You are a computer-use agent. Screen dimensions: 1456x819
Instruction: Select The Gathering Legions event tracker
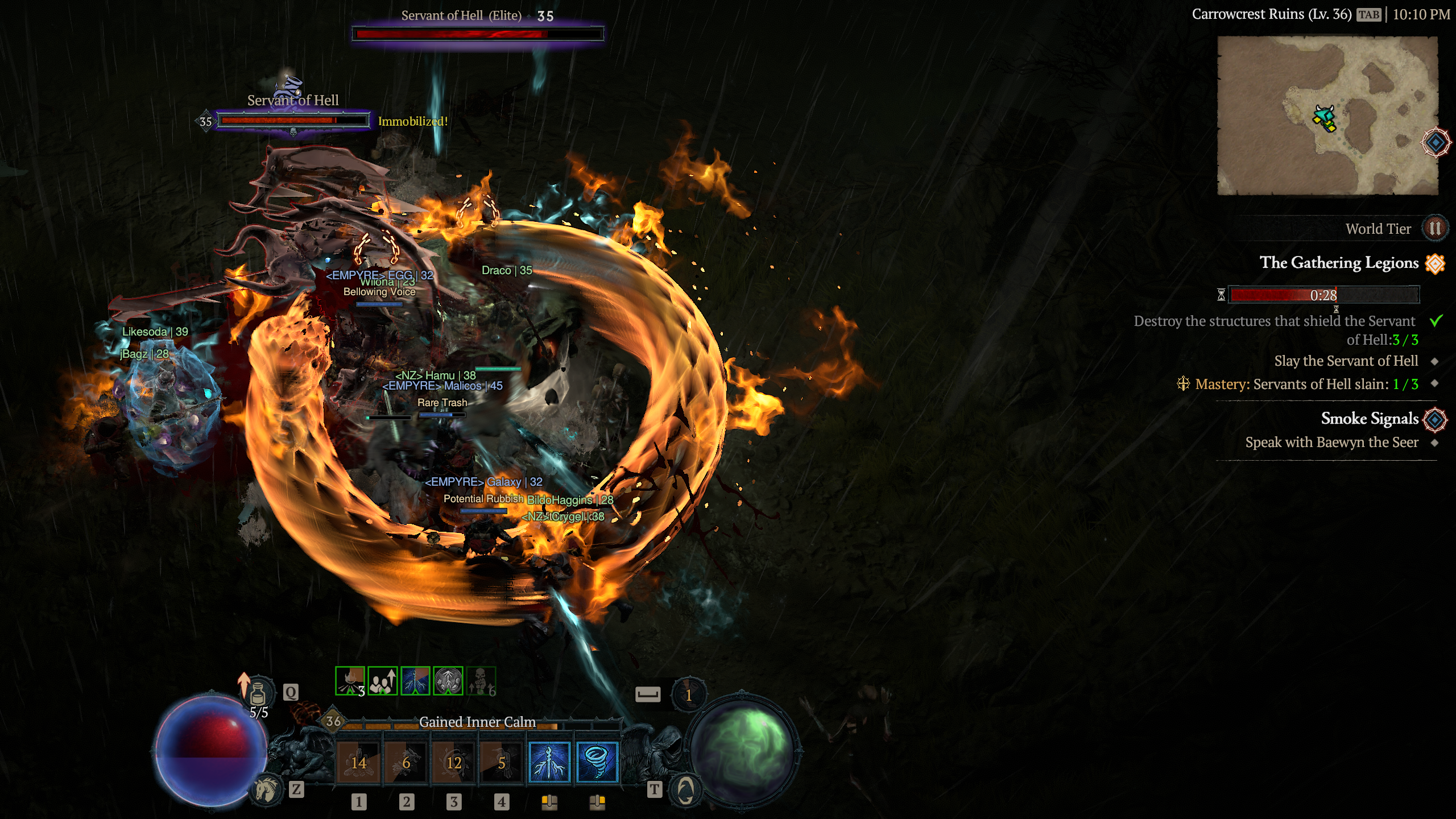1339,263
